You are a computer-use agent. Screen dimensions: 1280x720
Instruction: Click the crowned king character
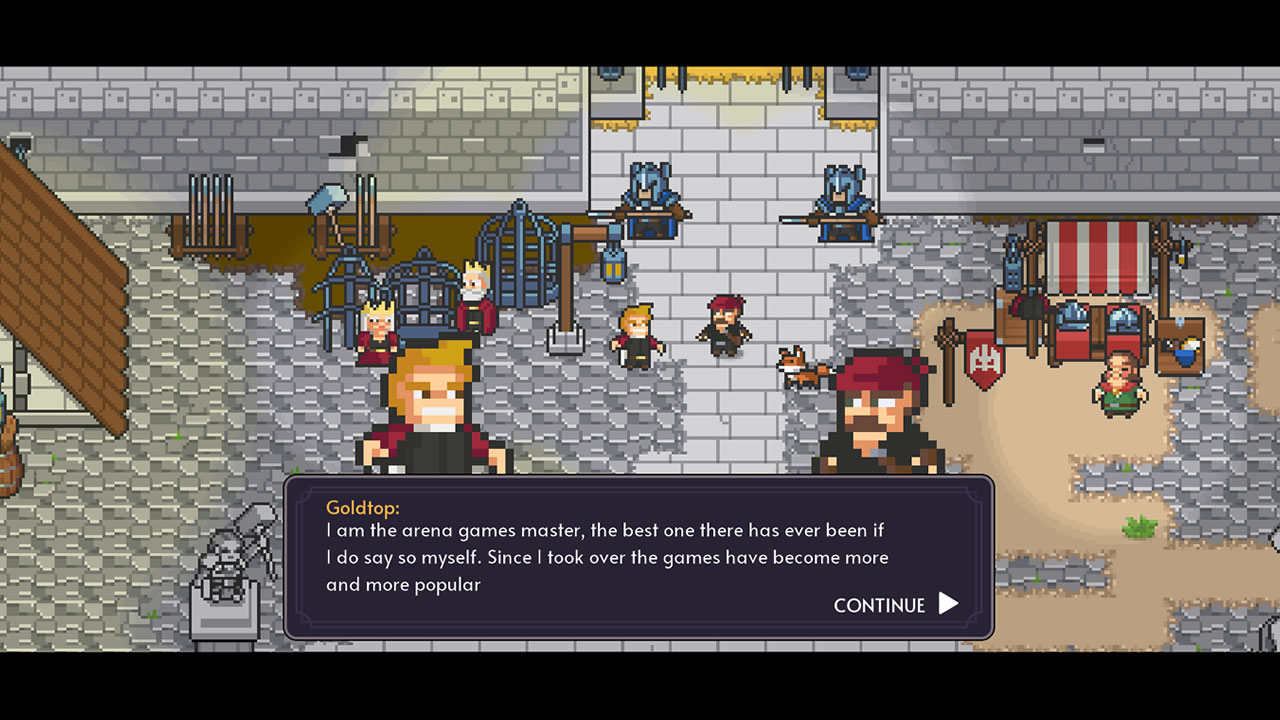pyautogui.click(x=475, y=295)
